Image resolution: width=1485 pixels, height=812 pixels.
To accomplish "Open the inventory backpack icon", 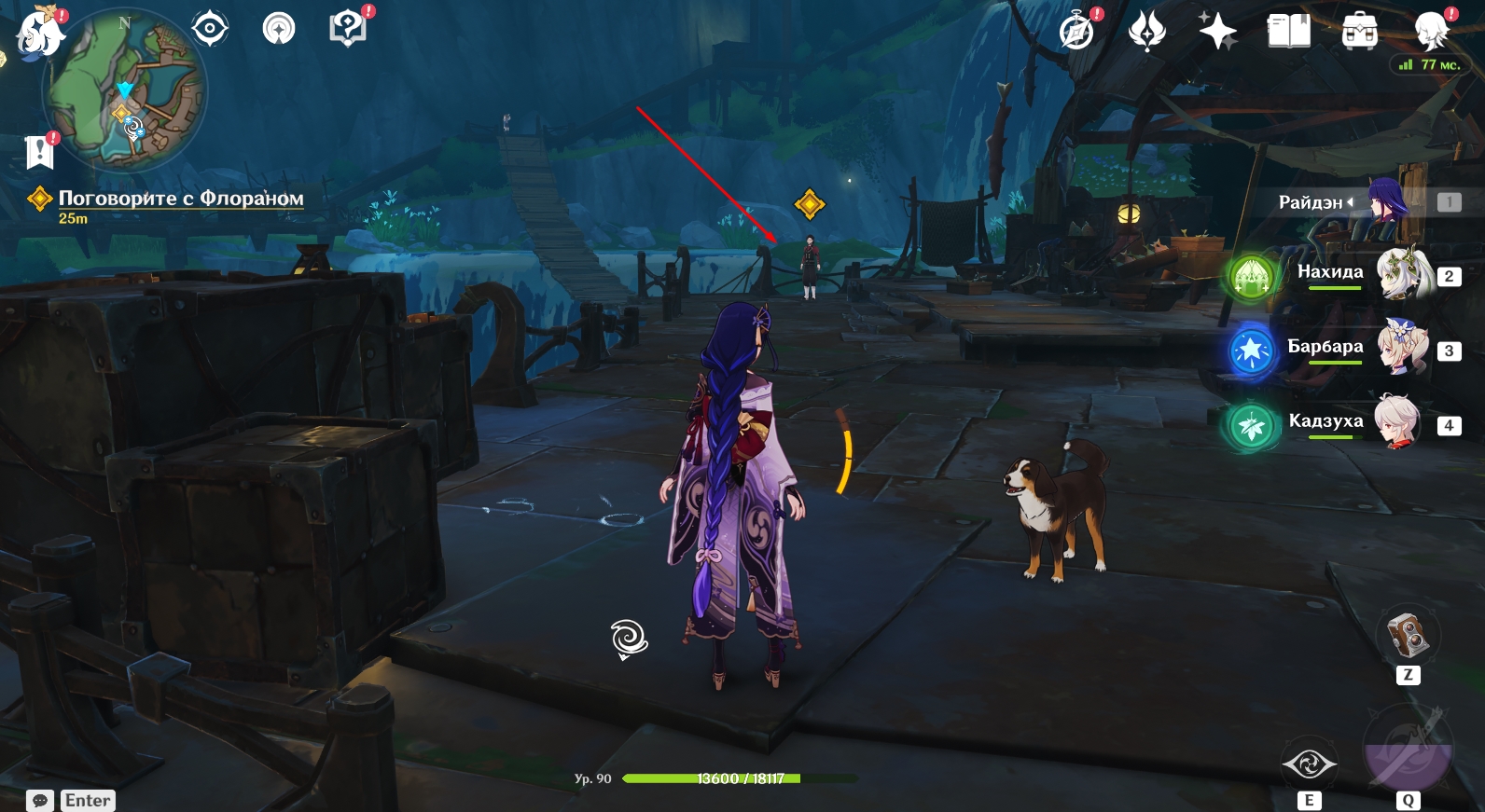I will [x=1359, y=32].
